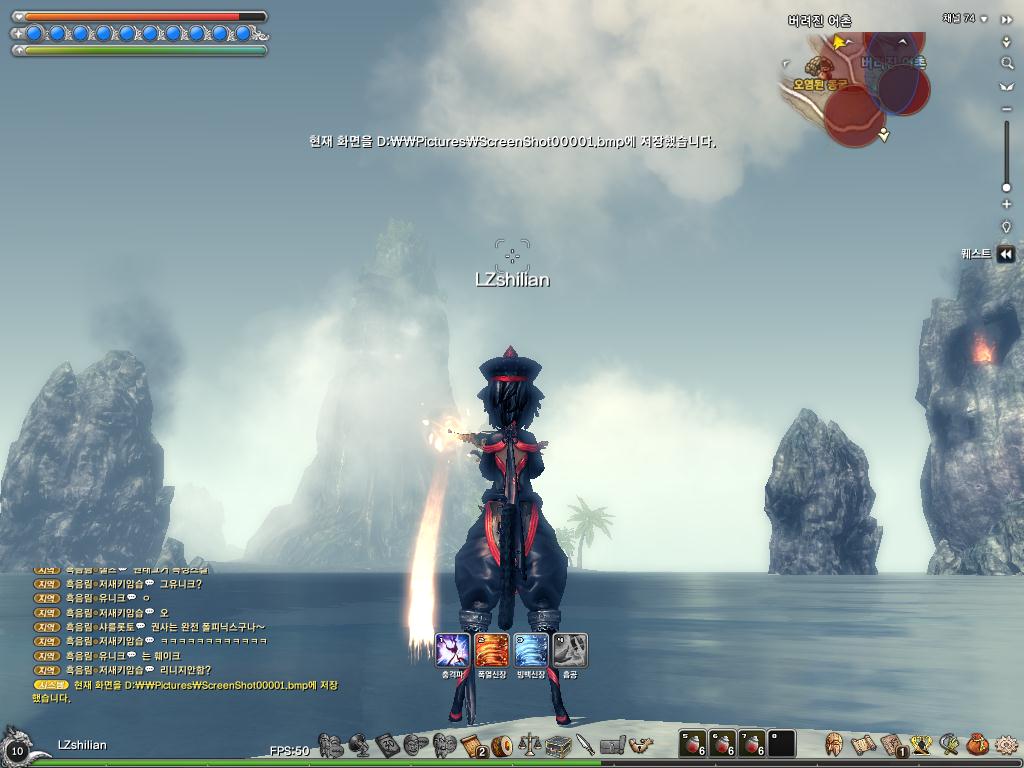The width and height of the screenshot is (1024, 768).
Task: Use the orange flame palm skill
Action: tap(492, 650)
